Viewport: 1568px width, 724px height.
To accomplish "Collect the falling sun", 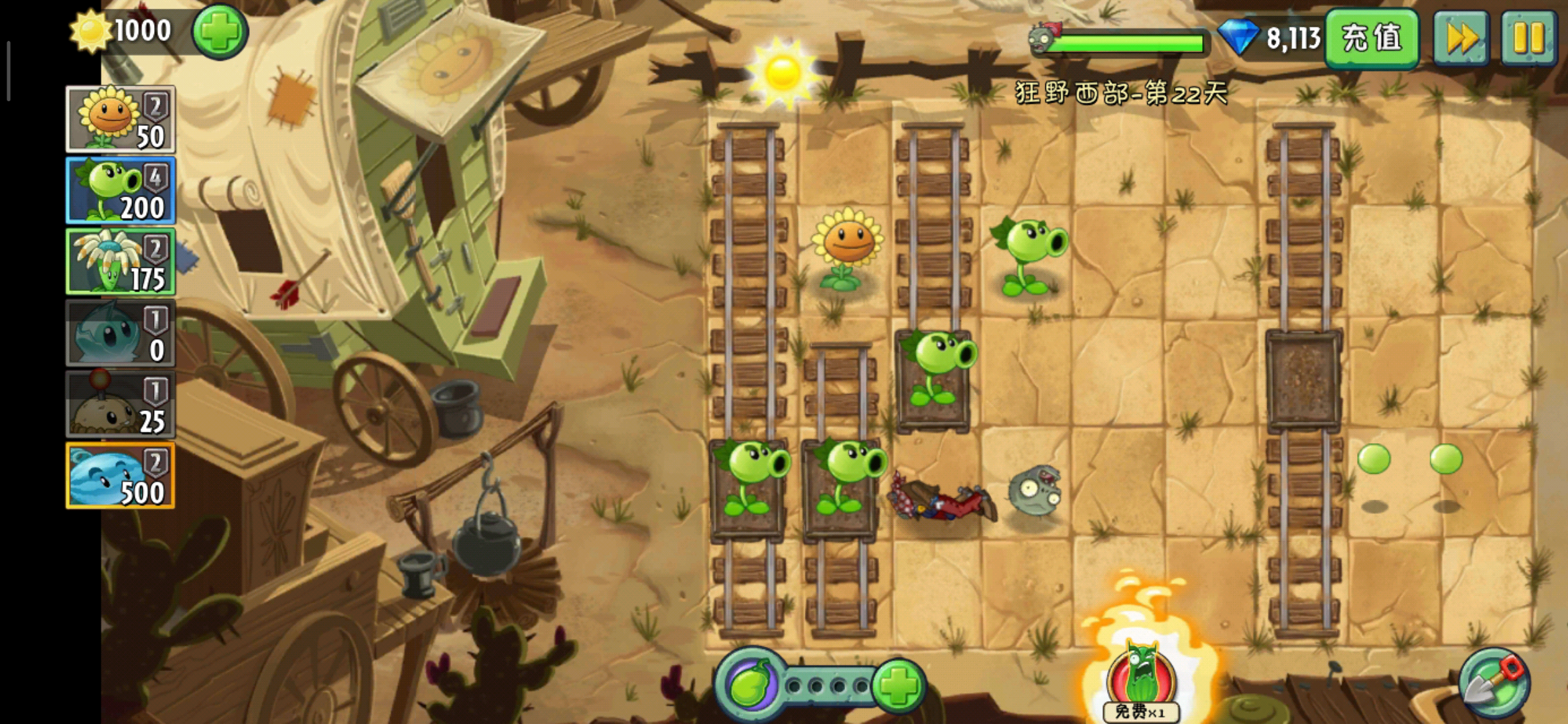I will 782,72.
